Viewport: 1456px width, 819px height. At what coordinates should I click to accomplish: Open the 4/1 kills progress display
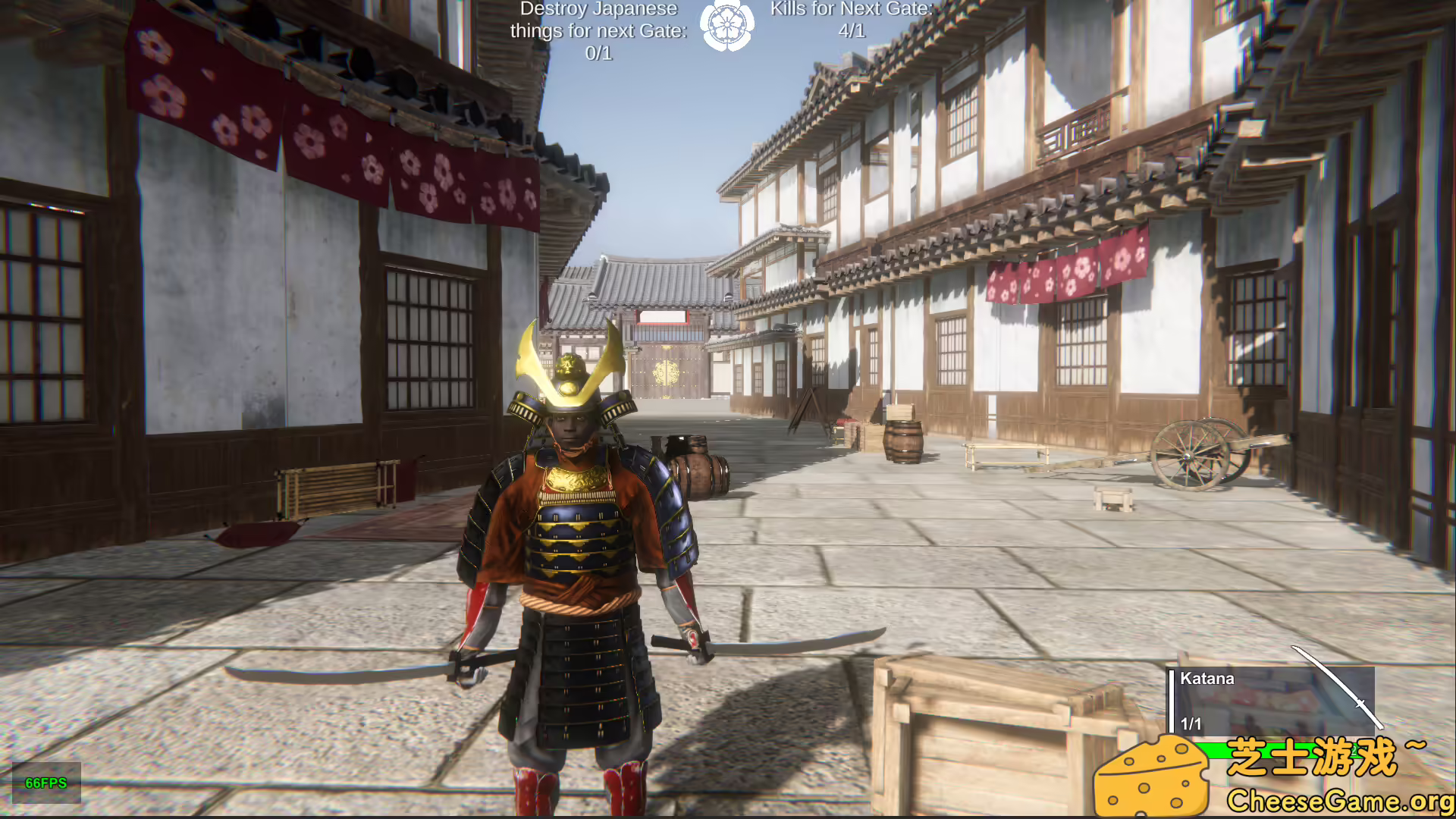[x=851, y=32]
